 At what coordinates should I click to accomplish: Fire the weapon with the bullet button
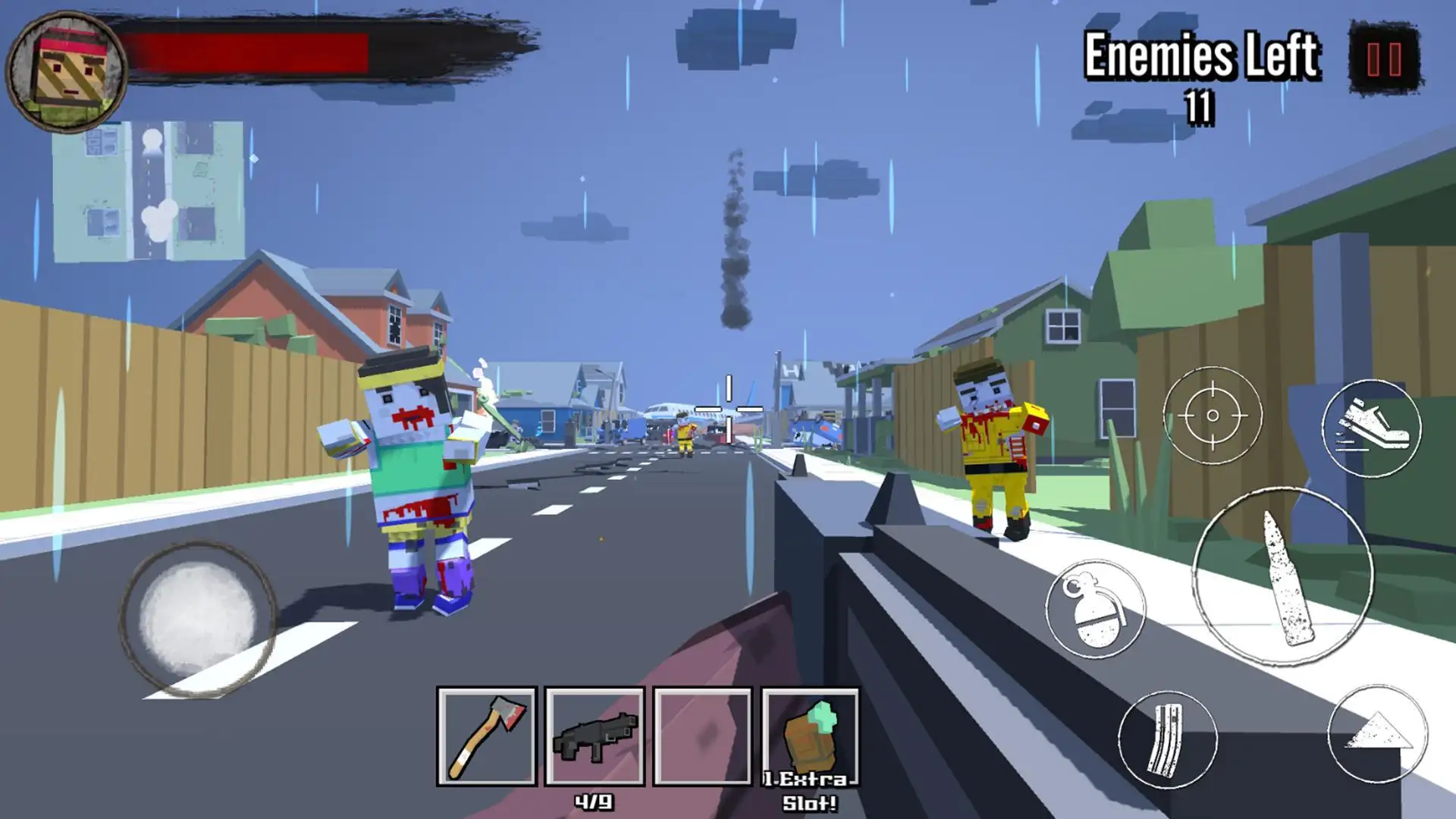coord(1282,578)
